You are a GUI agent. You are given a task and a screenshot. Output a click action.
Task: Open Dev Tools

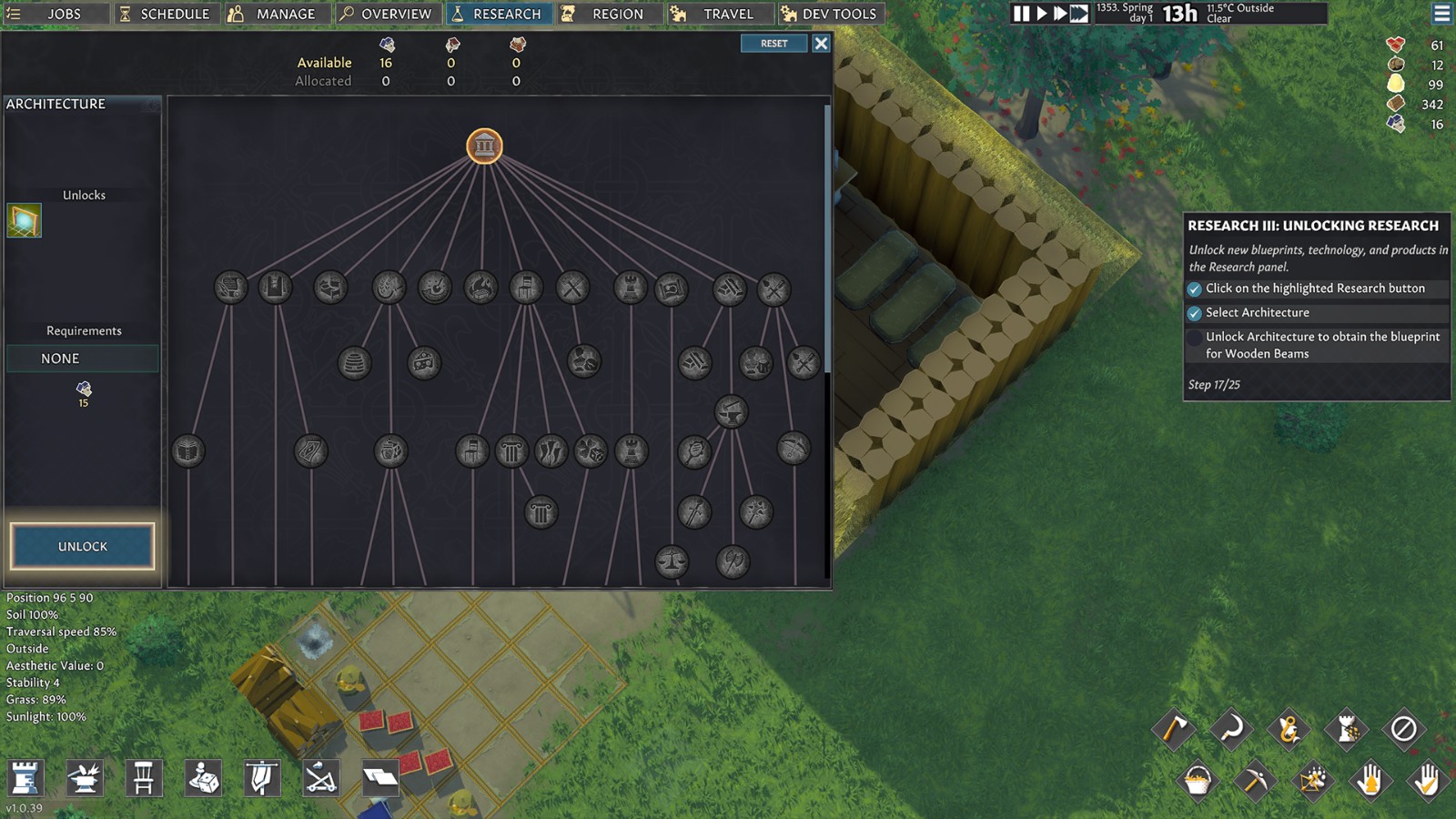point(828,14)
